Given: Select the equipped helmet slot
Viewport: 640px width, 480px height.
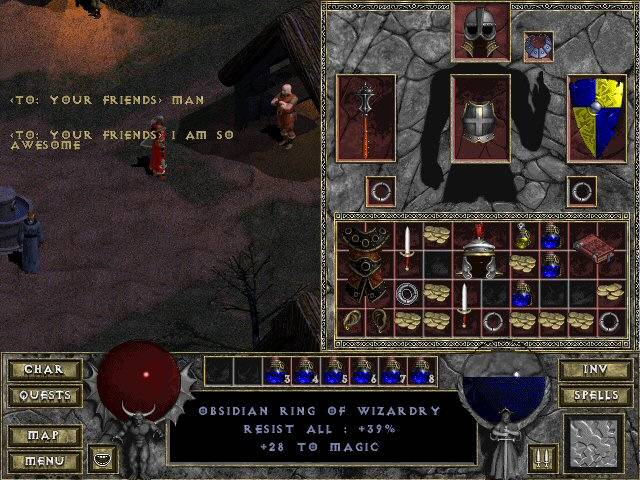Looking at the screenshot, I should (481, 31).
